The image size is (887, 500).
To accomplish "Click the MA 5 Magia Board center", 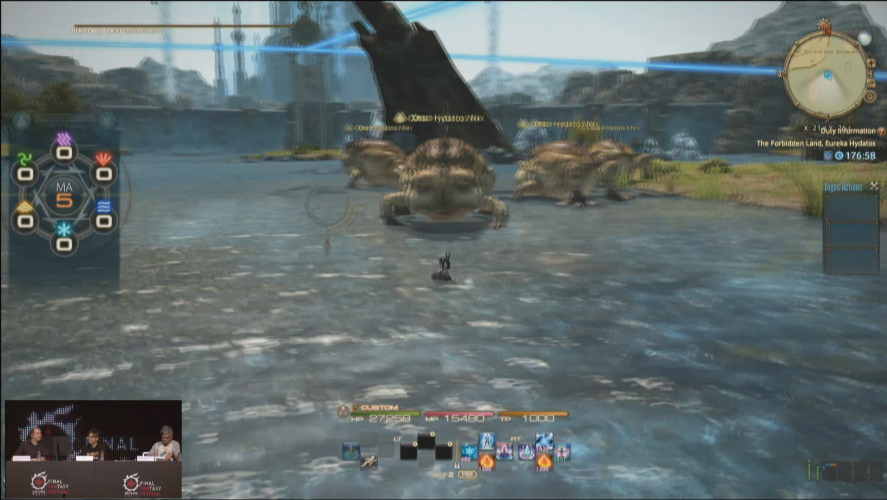I will click(64, 193).
